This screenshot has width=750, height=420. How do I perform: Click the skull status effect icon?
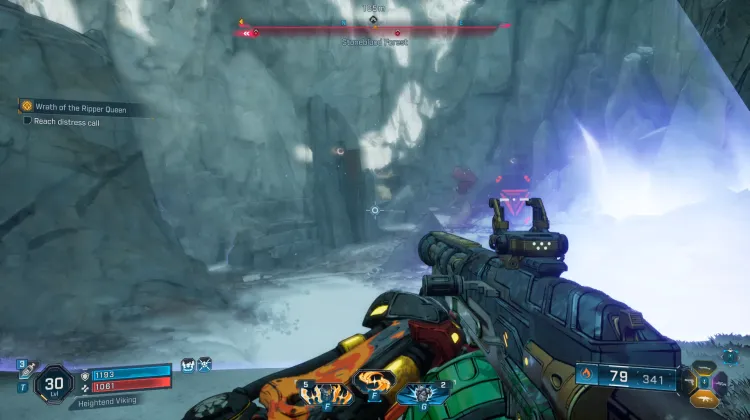click(188, 366)
